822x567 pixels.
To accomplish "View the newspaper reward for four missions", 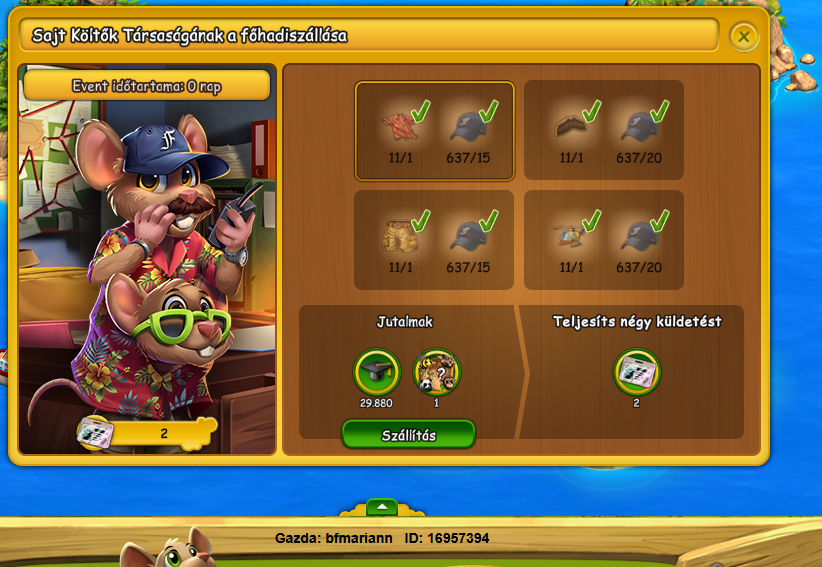I will 636,372.
